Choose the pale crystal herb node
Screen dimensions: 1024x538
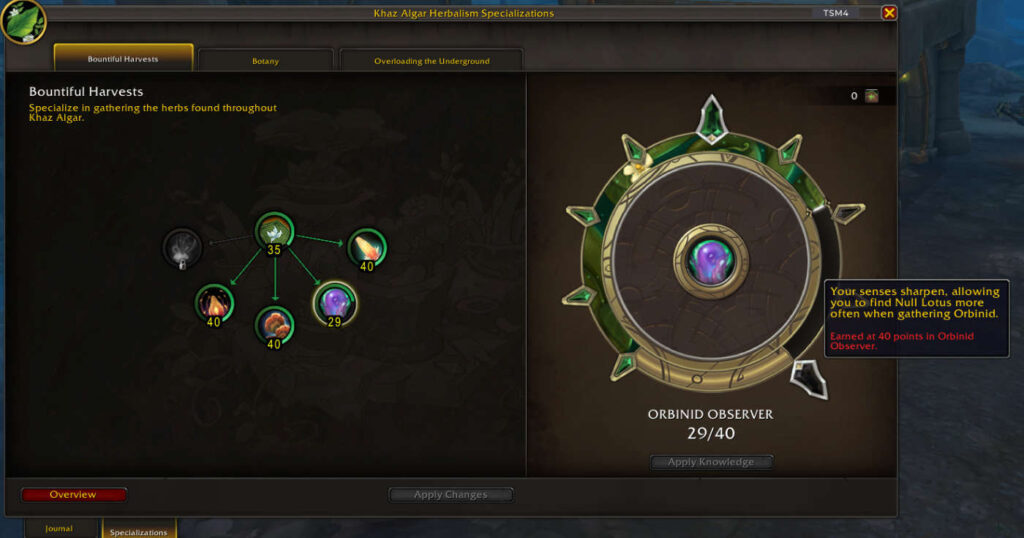click(366, 247)
